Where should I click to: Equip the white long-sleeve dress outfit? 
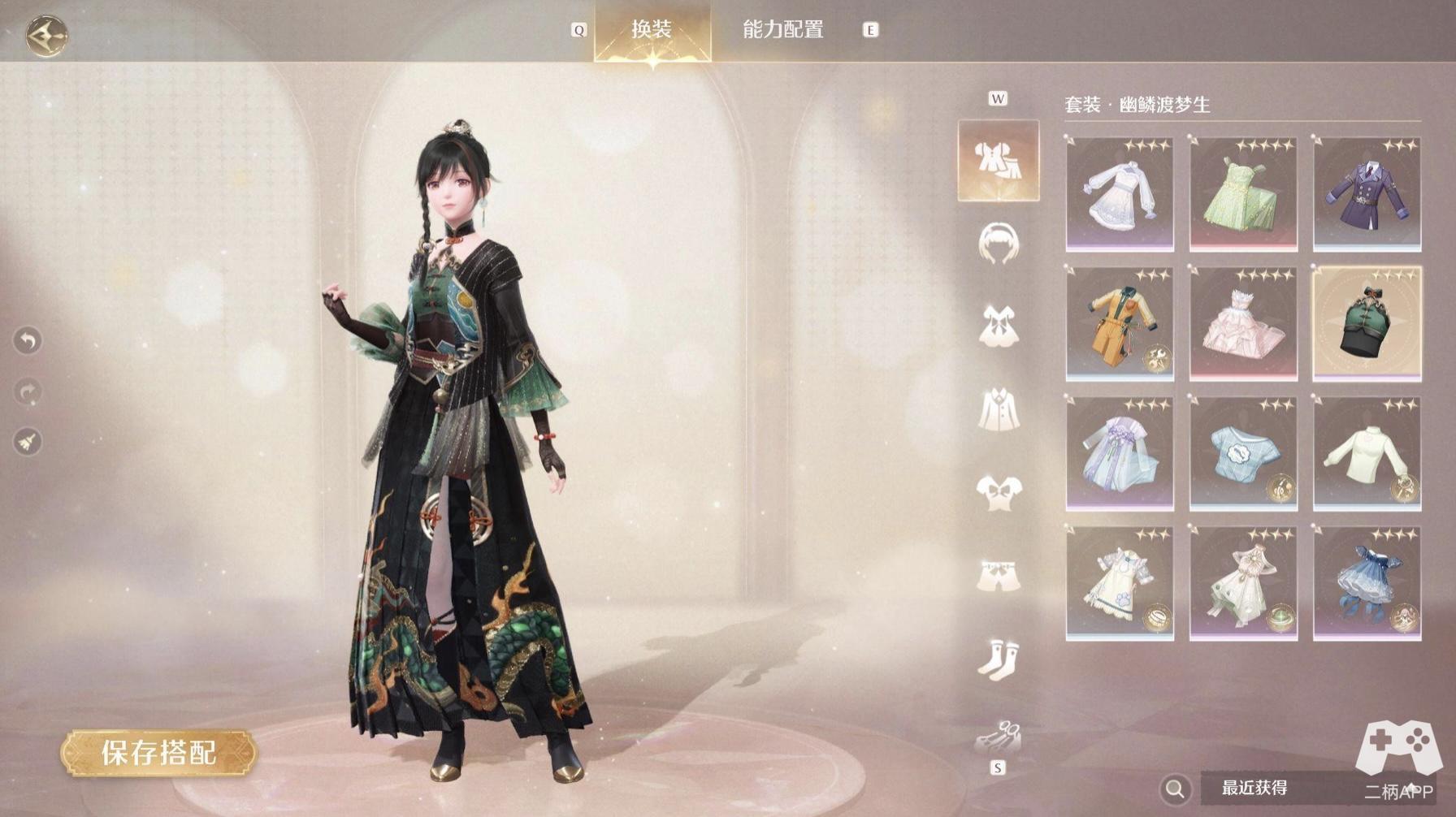(x=1120, y=193)
